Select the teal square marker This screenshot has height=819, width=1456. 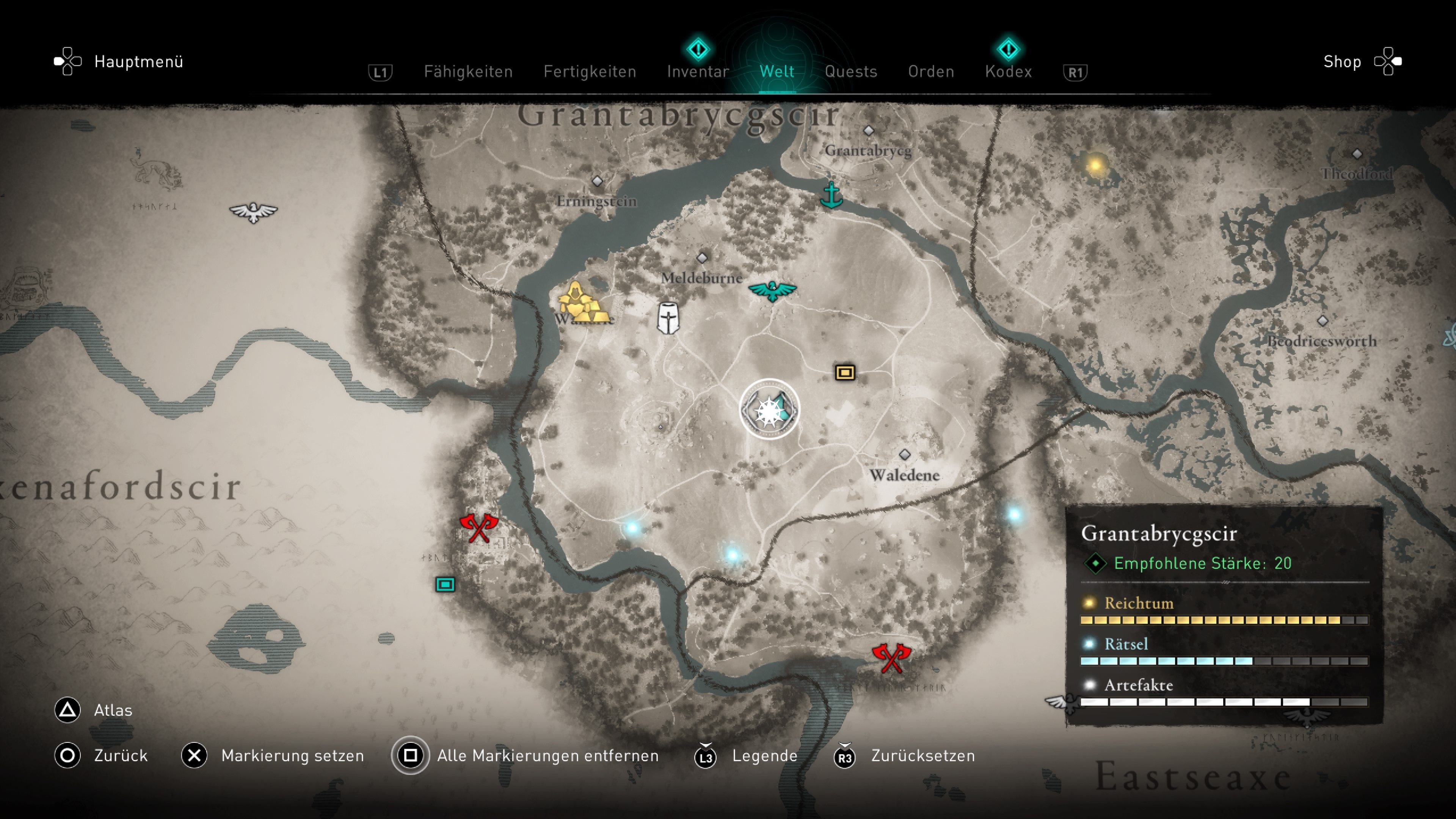coord(446,584)
